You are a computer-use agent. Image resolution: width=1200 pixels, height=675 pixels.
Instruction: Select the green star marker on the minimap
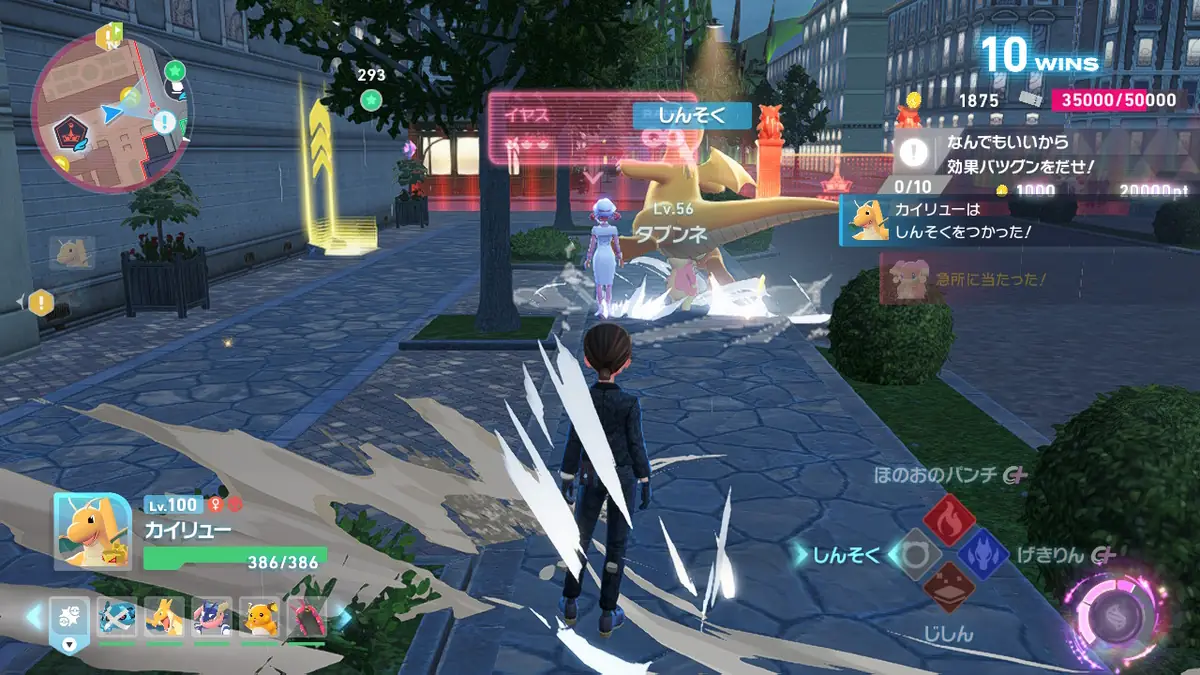[x=176, y=71]
